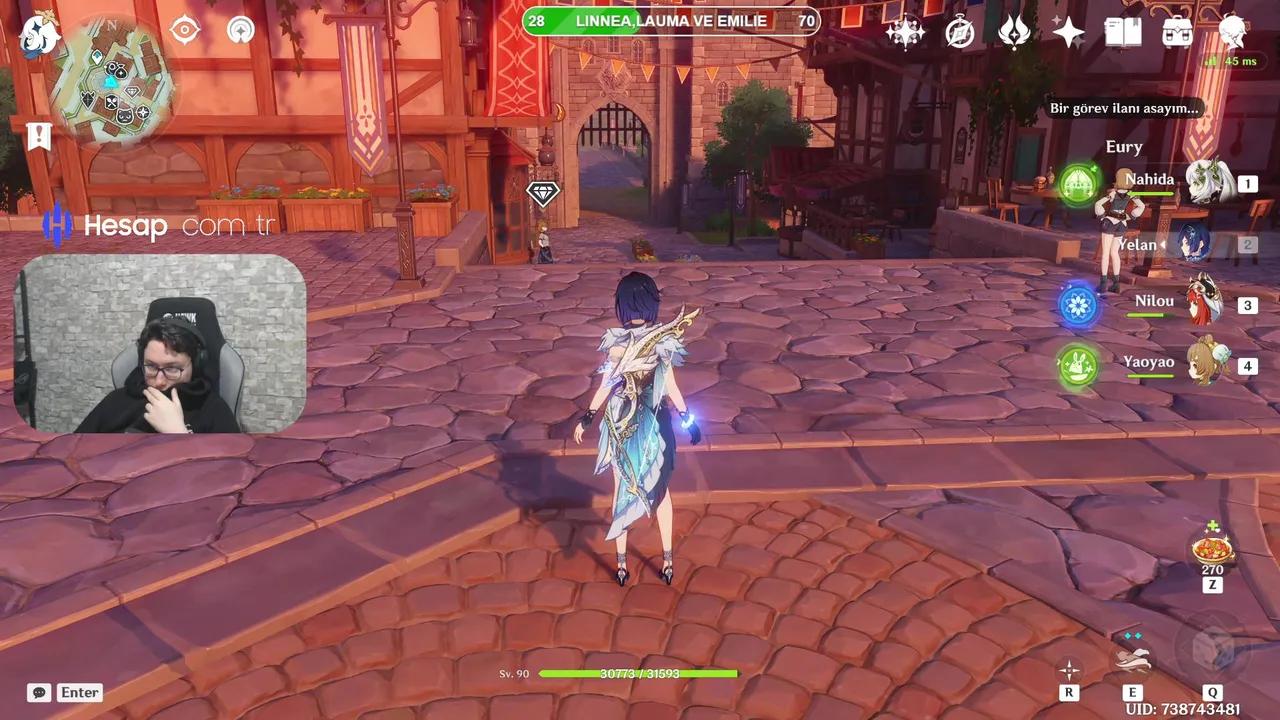Open the Events overview icon
This screenshot has width=1280, height=720.
(905, 32)
